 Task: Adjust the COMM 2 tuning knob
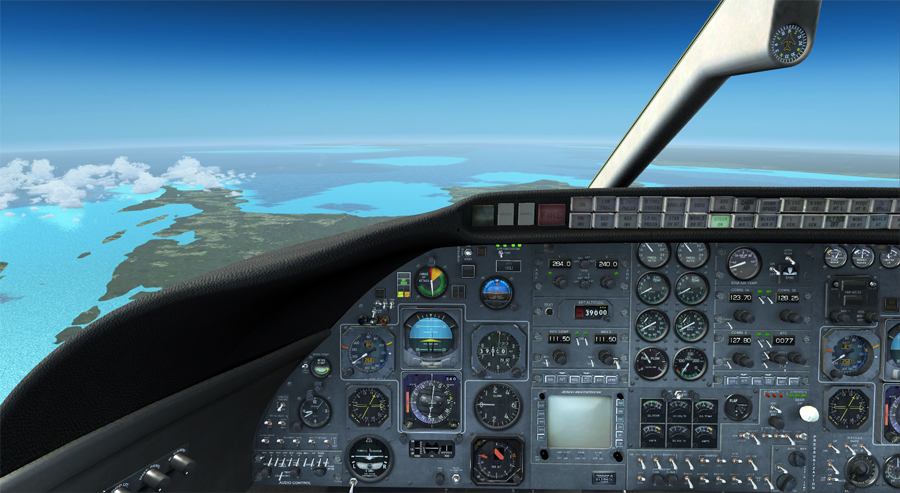tap(743, 358)
